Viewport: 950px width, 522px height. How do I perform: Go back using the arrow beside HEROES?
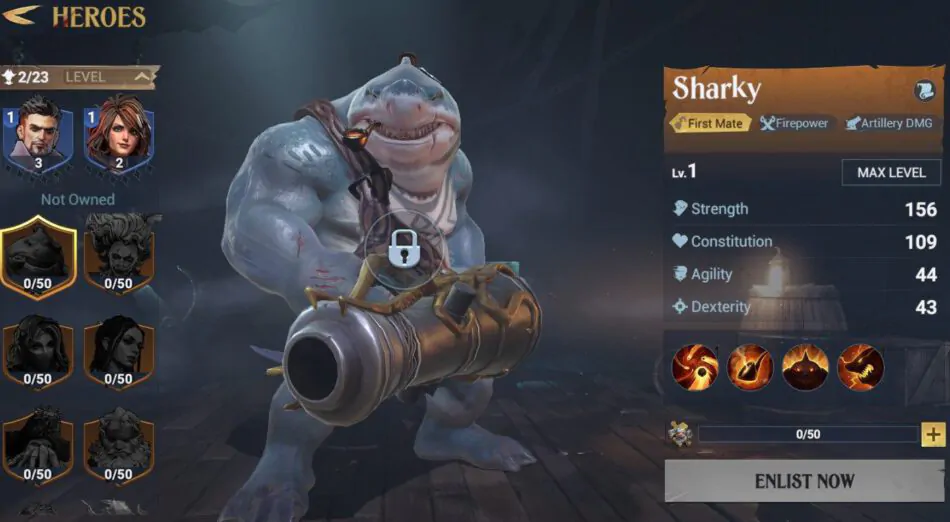[x=21, y=16]
